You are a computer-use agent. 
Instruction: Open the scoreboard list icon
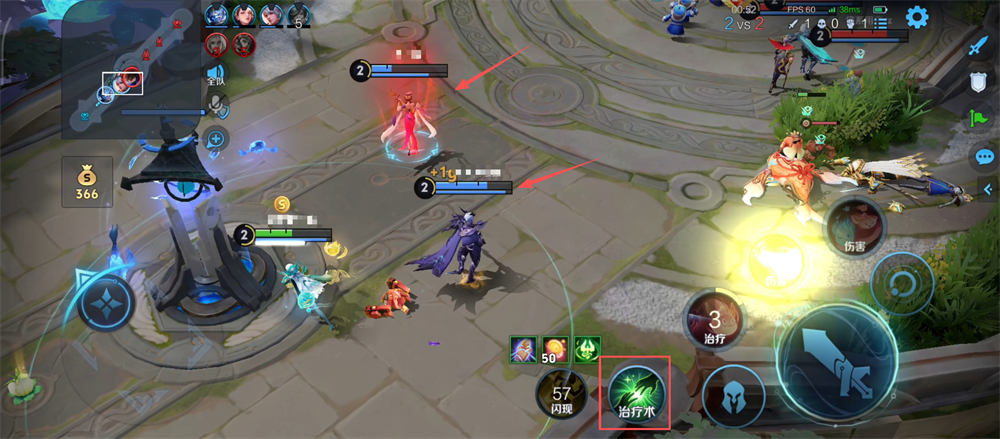(x=880, y=22)
